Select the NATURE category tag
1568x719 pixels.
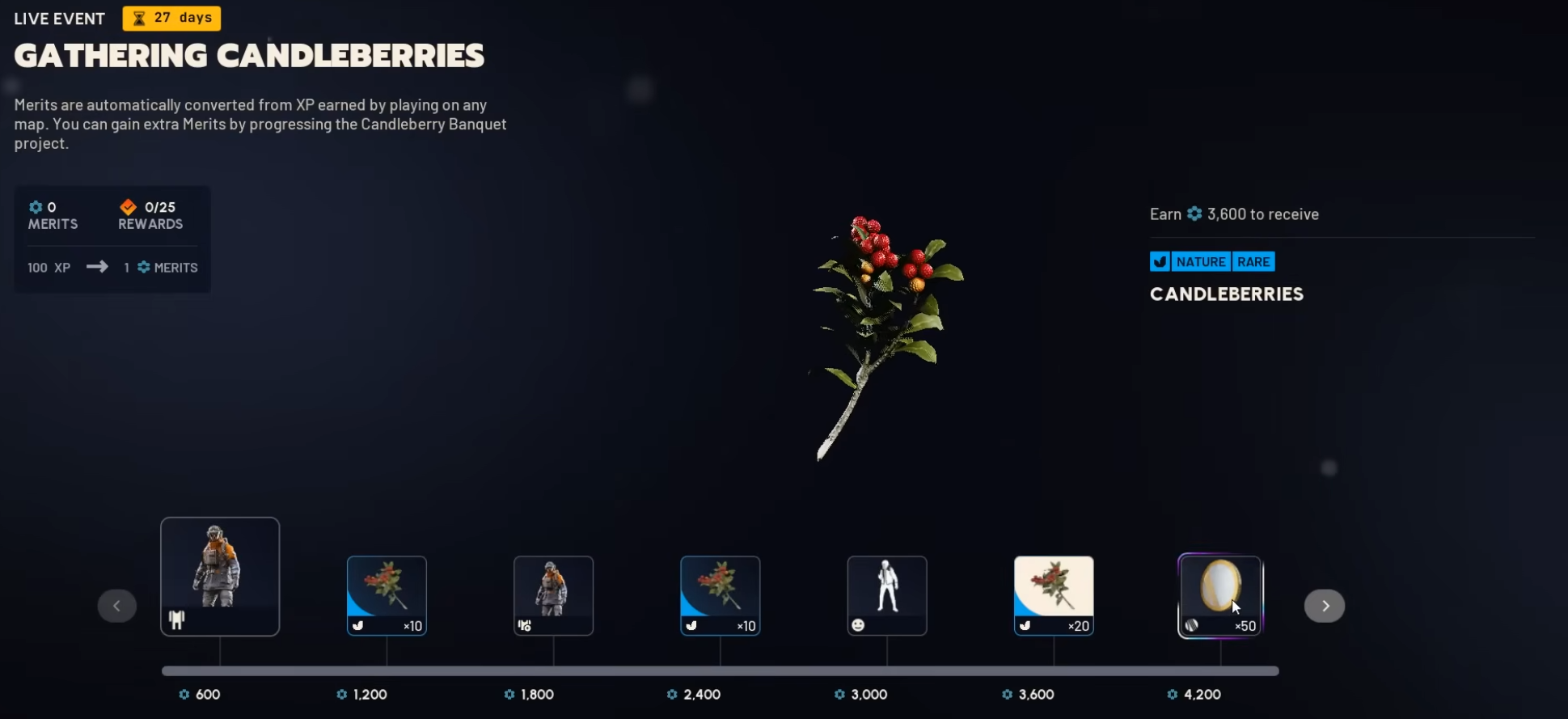(x=1199, y=261)
